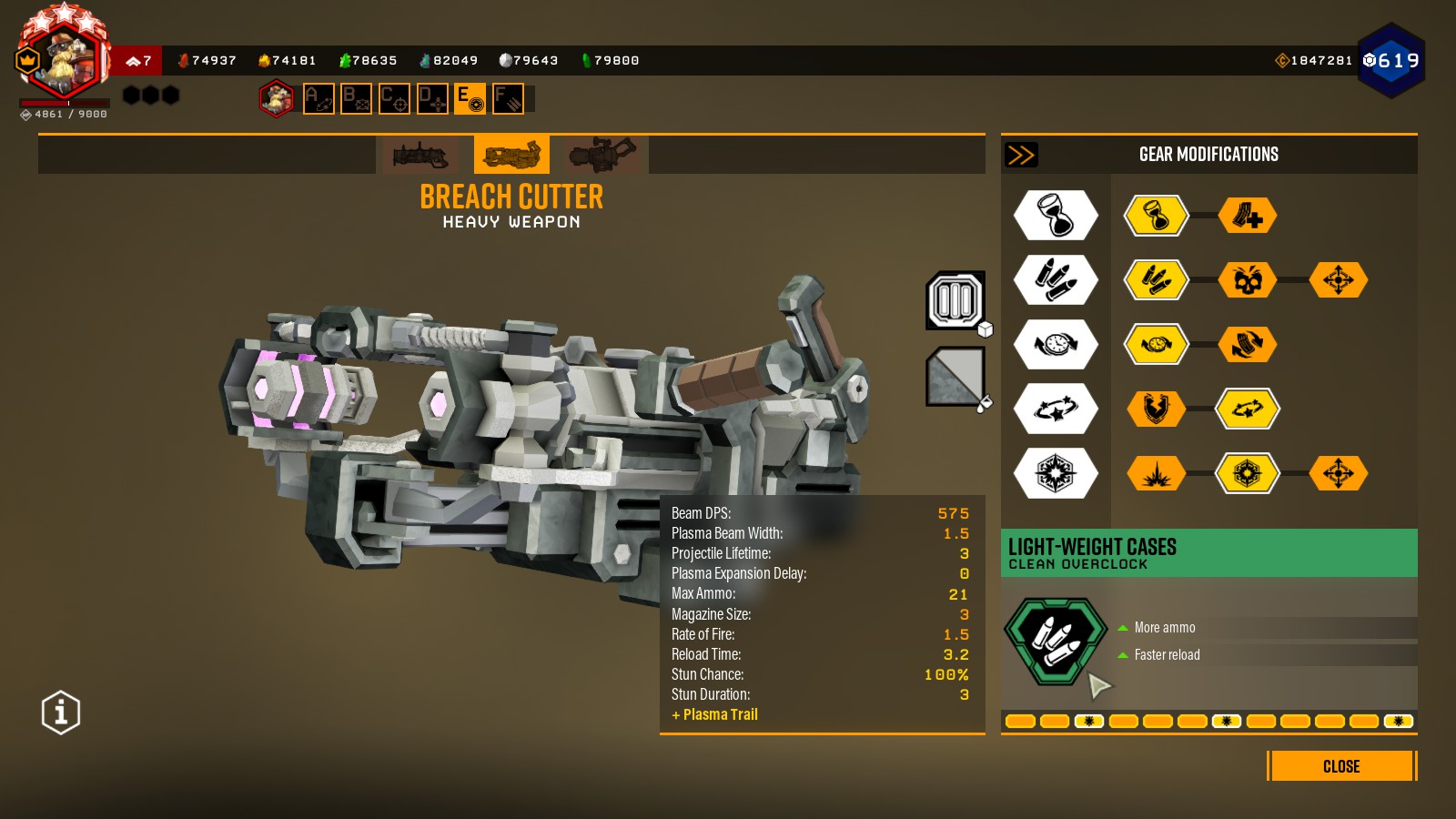
Task: Choose the orange reload arrows modification
Action: pos(1248,345)
